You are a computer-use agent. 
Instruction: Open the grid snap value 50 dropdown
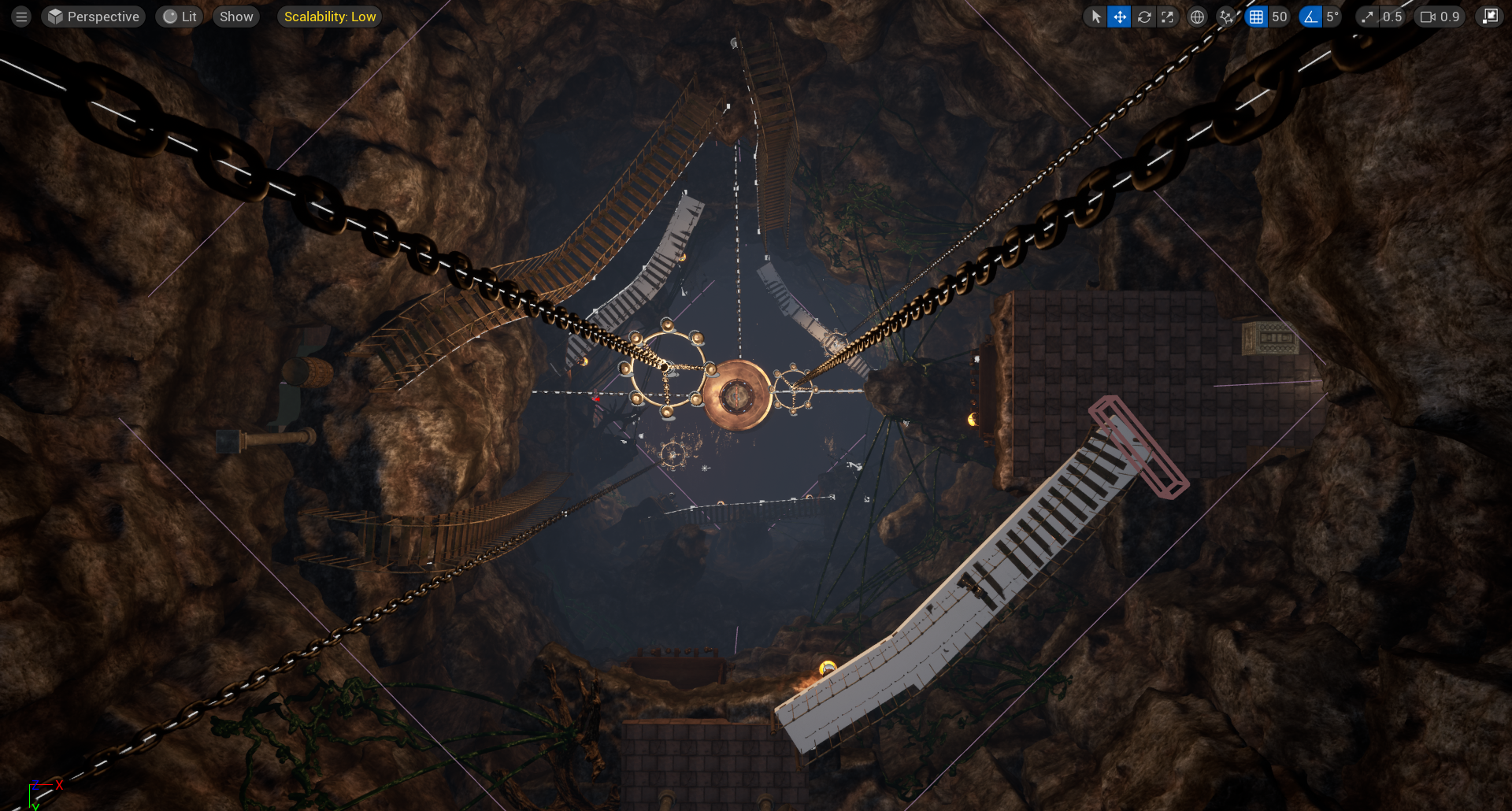[x=1279, y=17]
